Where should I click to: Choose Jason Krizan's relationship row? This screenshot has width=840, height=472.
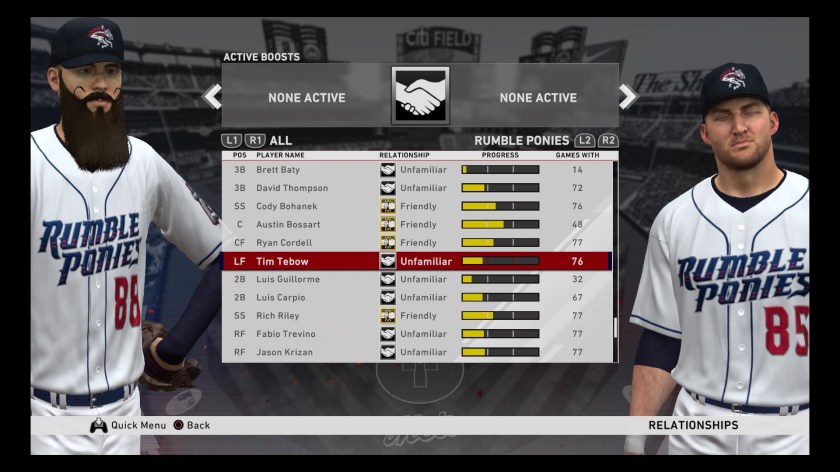(416, 352)
